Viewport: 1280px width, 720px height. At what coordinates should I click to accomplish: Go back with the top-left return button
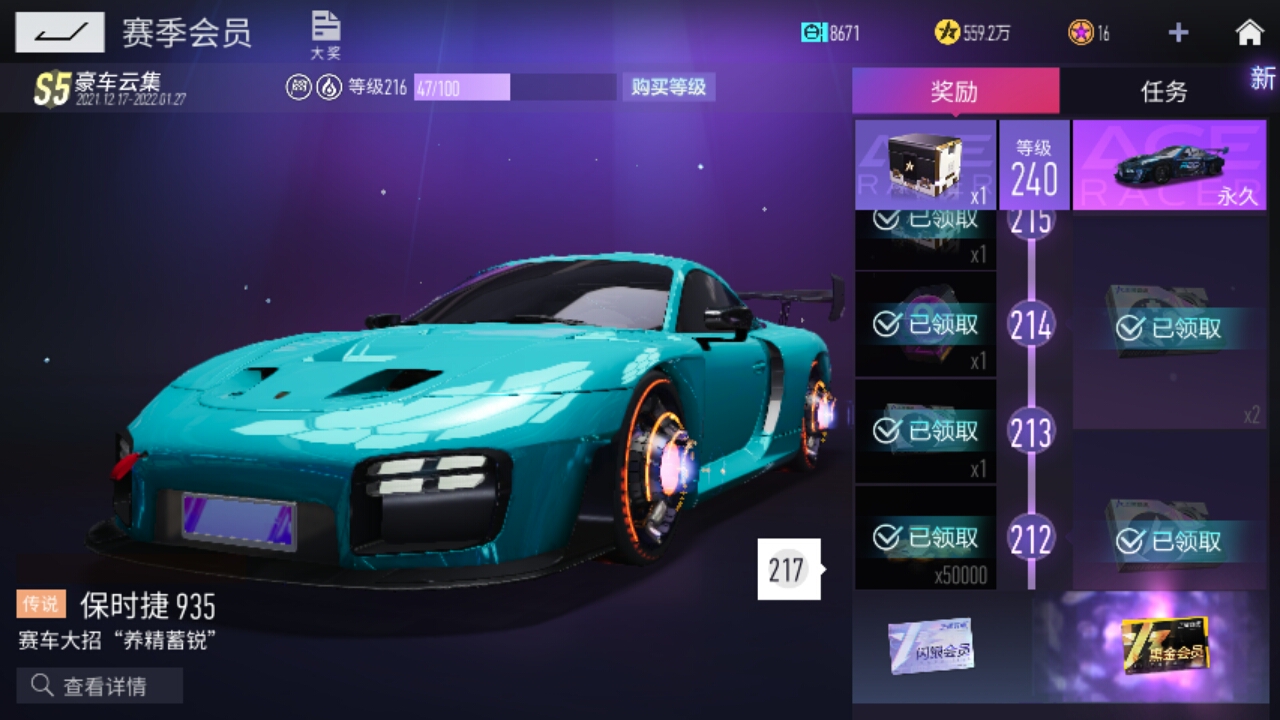click(59, 33)
